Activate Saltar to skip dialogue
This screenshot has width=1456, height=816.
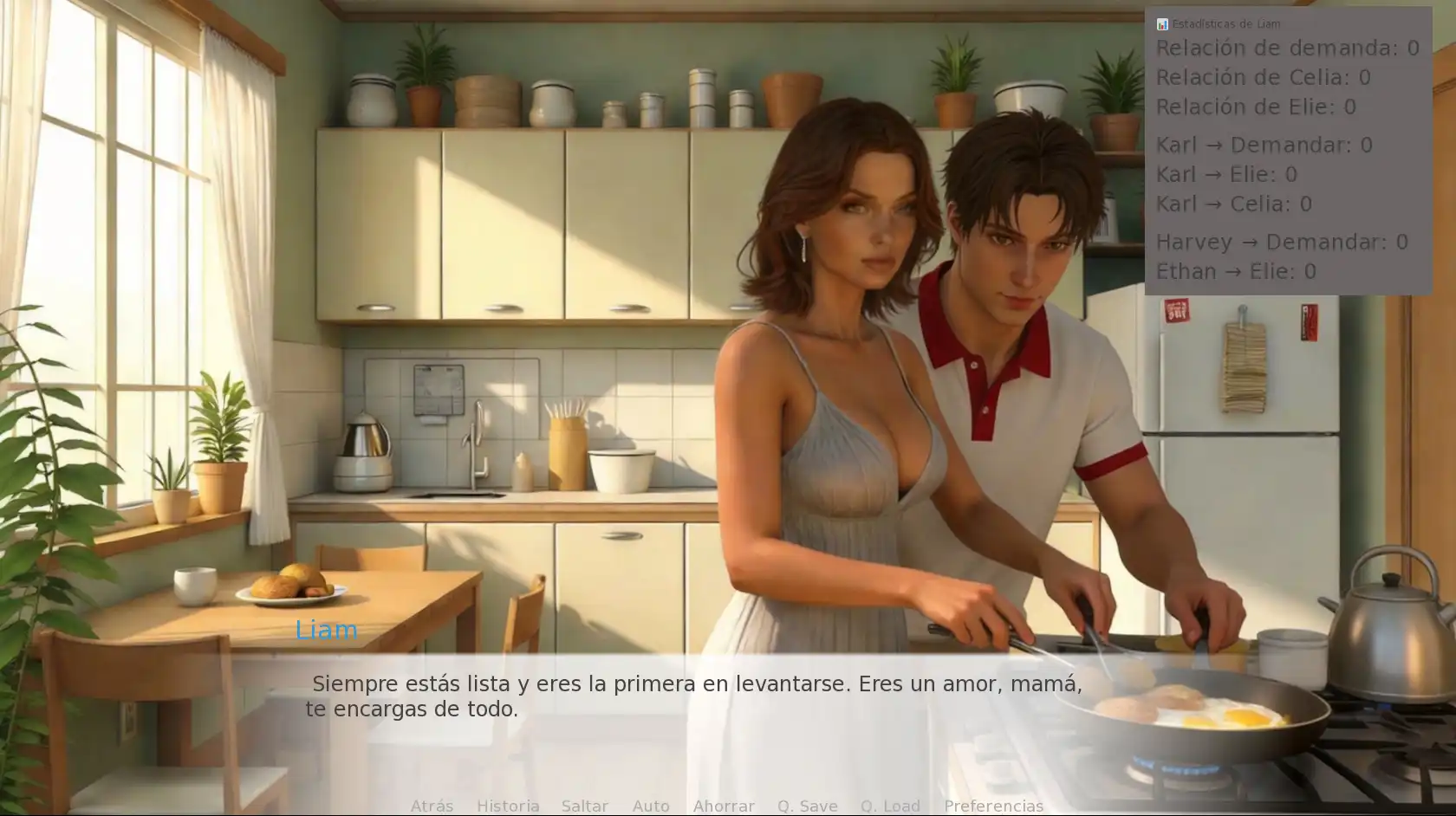point(585,806)
